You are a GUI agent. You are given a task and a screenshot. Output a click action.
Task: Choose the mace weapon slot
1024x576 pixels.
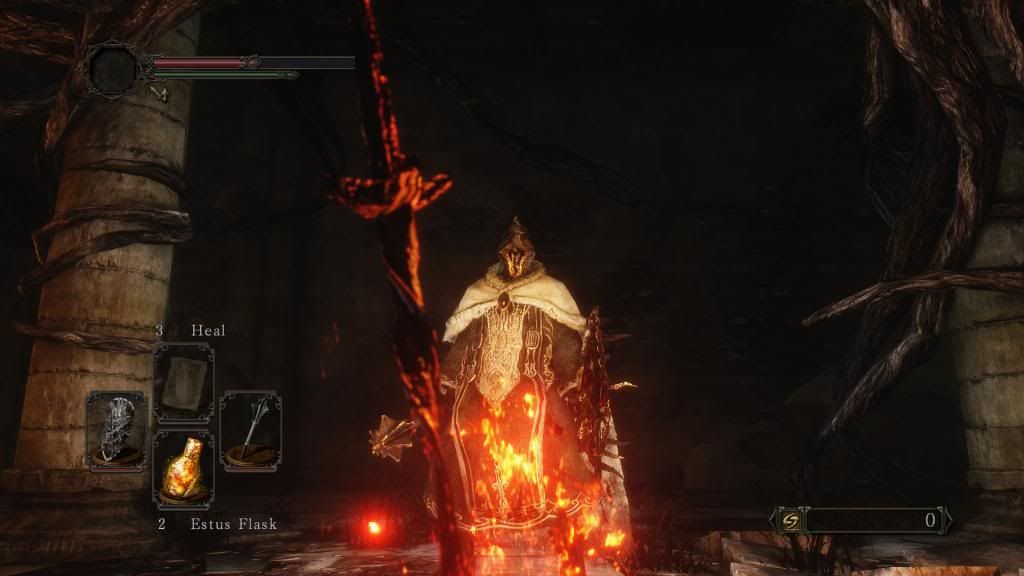click(x=250, y=430)
